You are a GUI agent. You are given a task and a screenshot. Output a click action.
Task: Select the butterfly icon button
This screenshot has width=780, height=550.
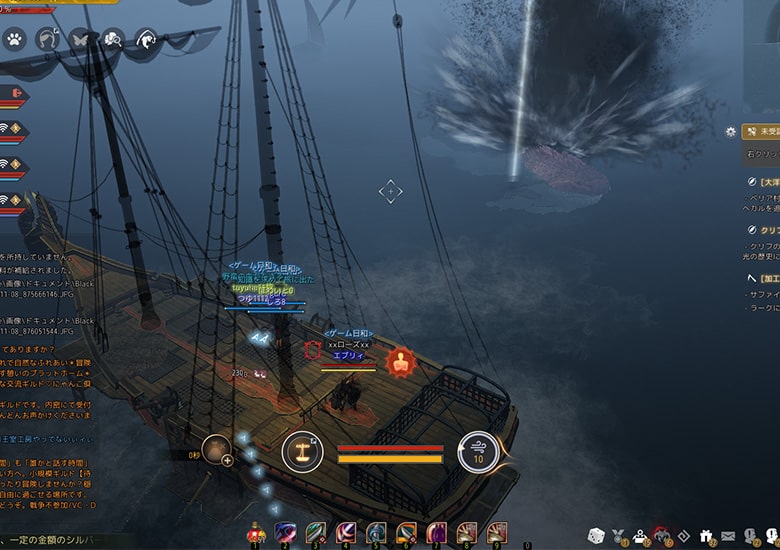coord(79,40)
